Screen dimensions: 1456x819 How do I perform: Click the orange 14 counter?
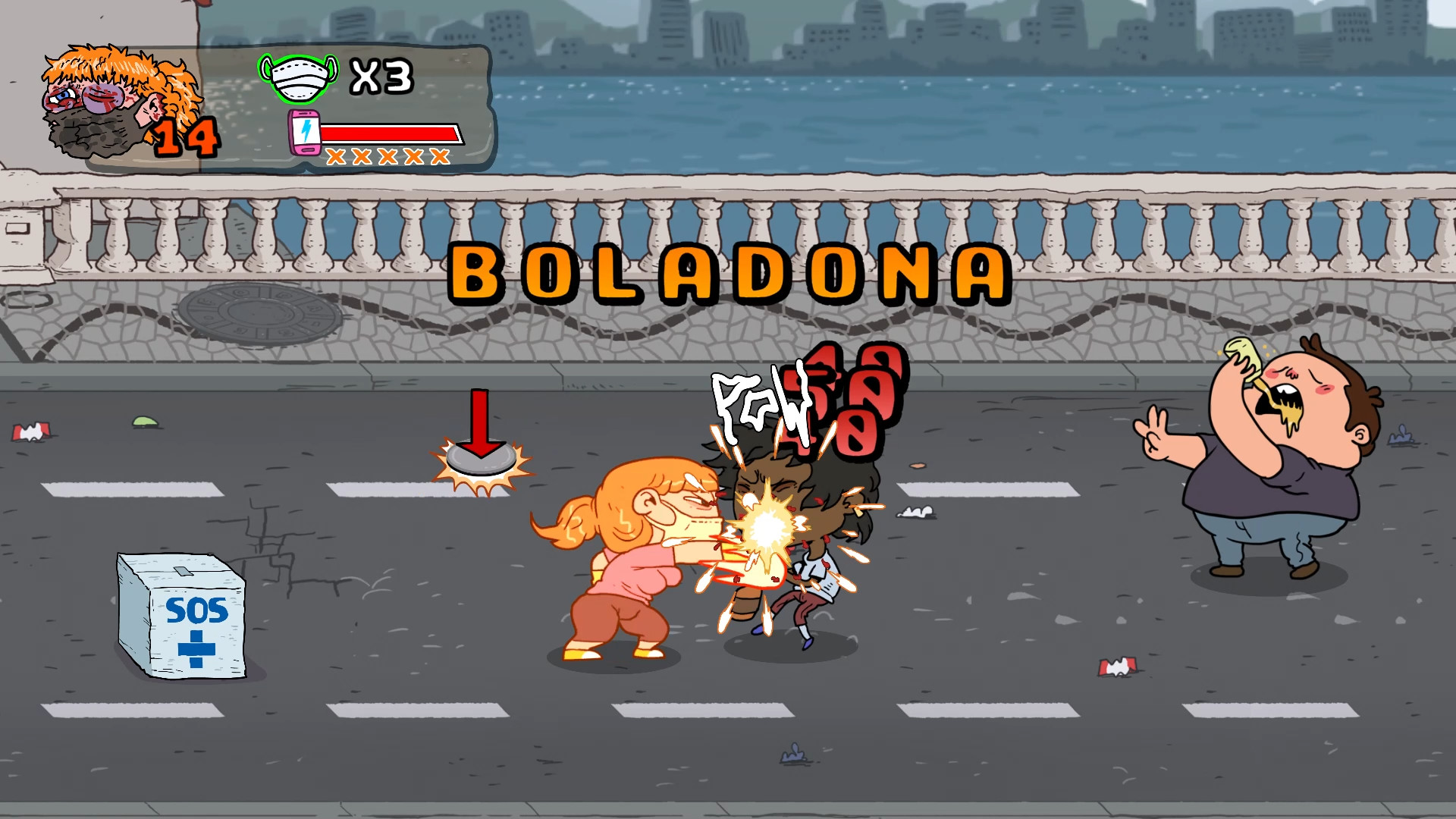click(185, 136)
